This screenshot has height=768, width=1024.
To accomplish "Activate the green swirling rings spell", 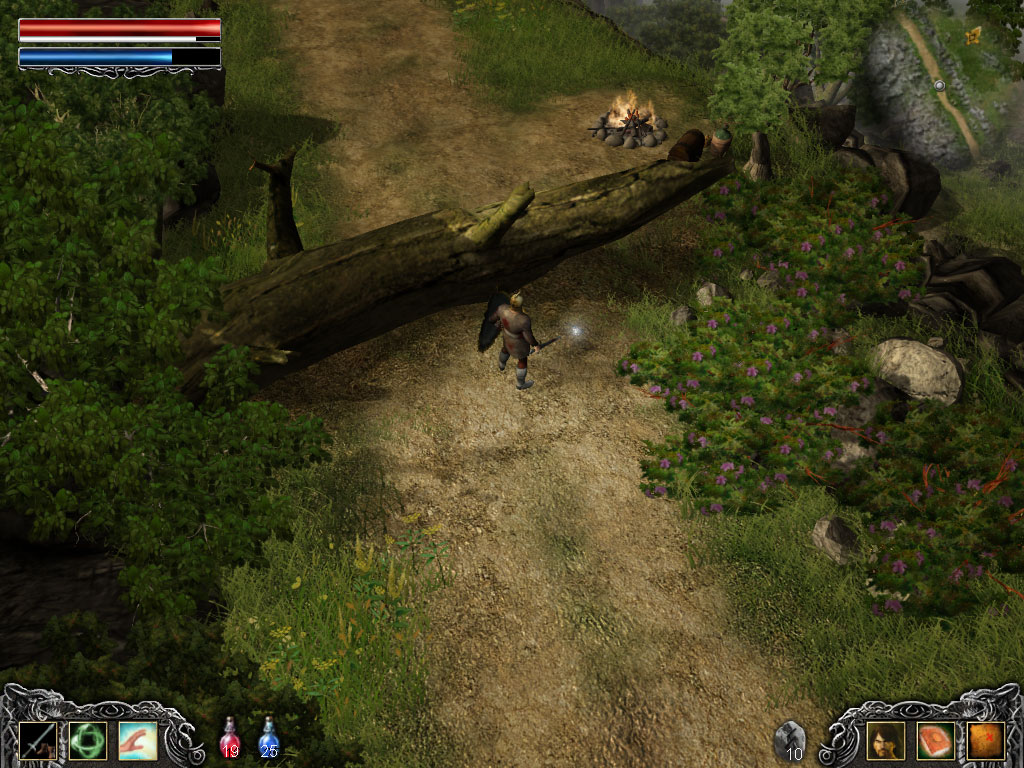I will pyautogui.click(x=87, y=740).
